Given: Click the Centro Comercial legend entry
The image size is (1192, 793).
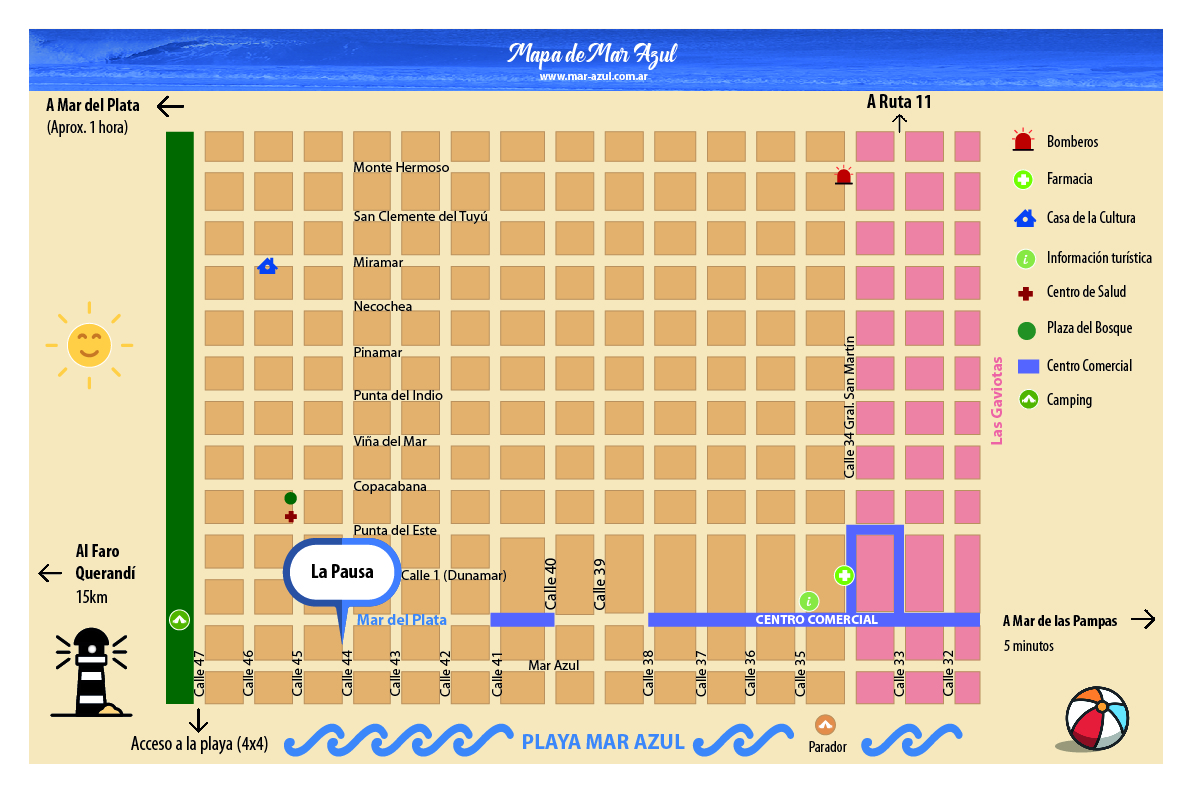Looking at the screenshot, I should tap(1089, 366).
